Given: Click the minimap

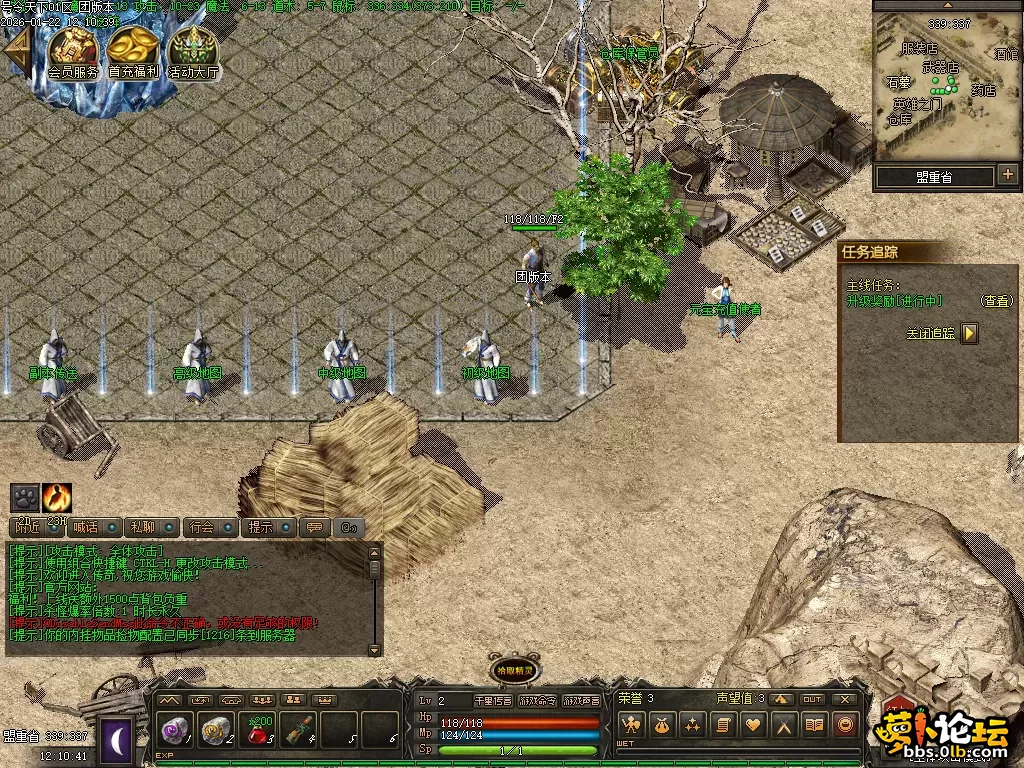Looking at the screenshot, I should point(946,88).
